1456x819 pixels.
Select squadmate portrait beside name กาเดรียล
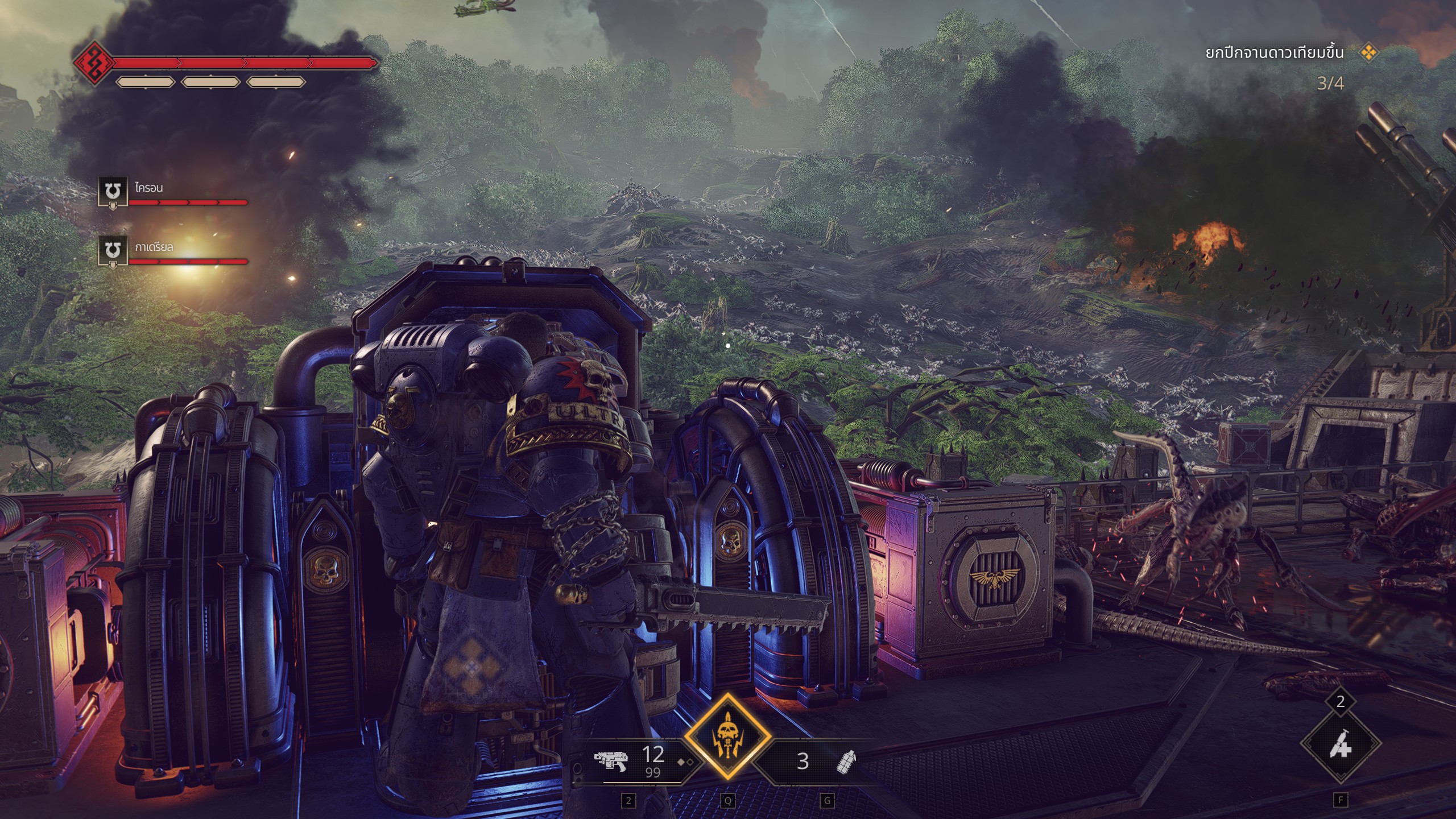point(112,251)
